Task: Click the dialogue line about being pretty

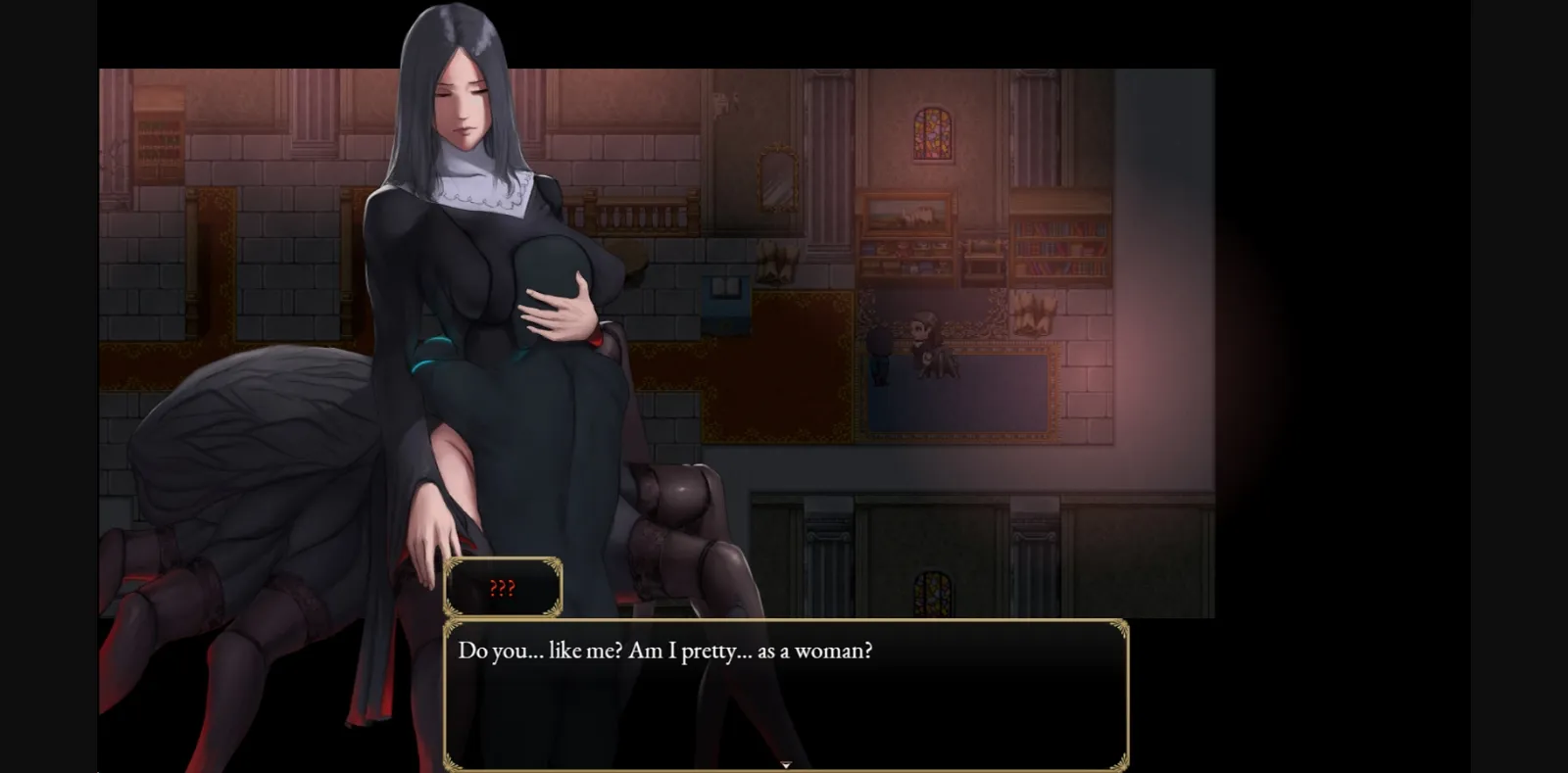Action: 664,649
